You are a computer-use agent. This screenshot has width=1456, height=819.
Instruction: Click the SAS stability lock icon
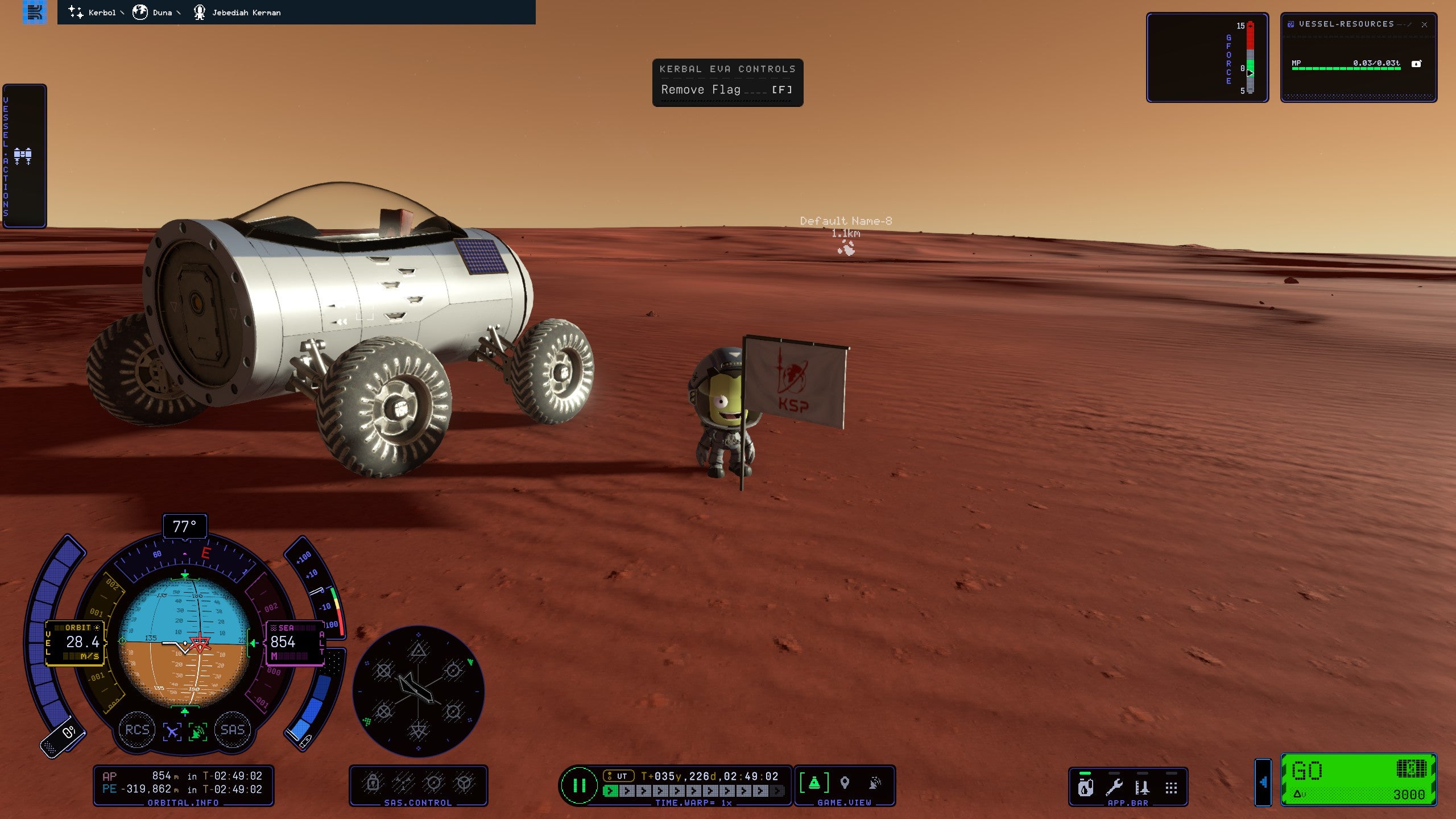(x=373, y=783)
